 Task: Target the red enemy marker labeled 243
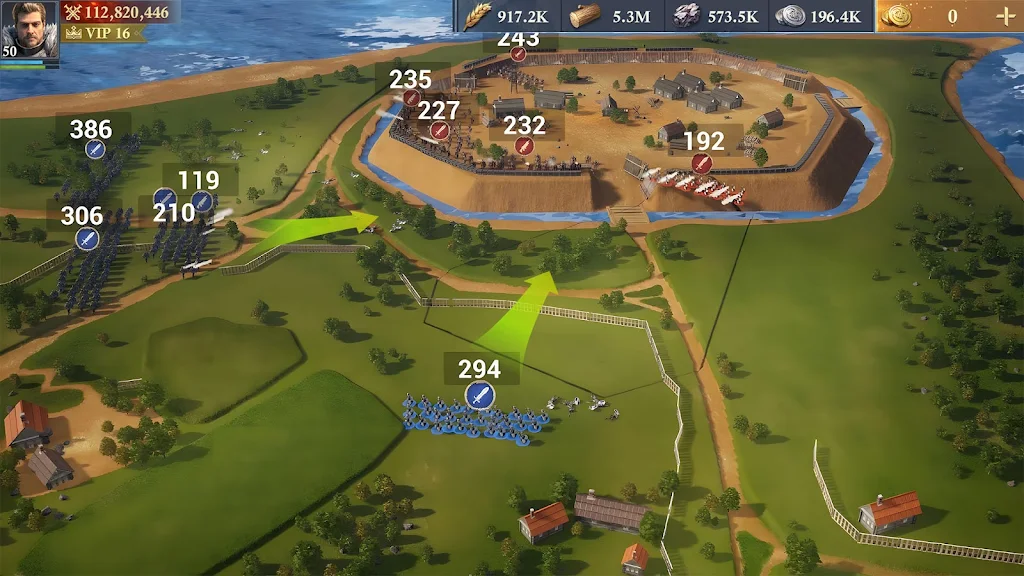click(x=518, y=54)
